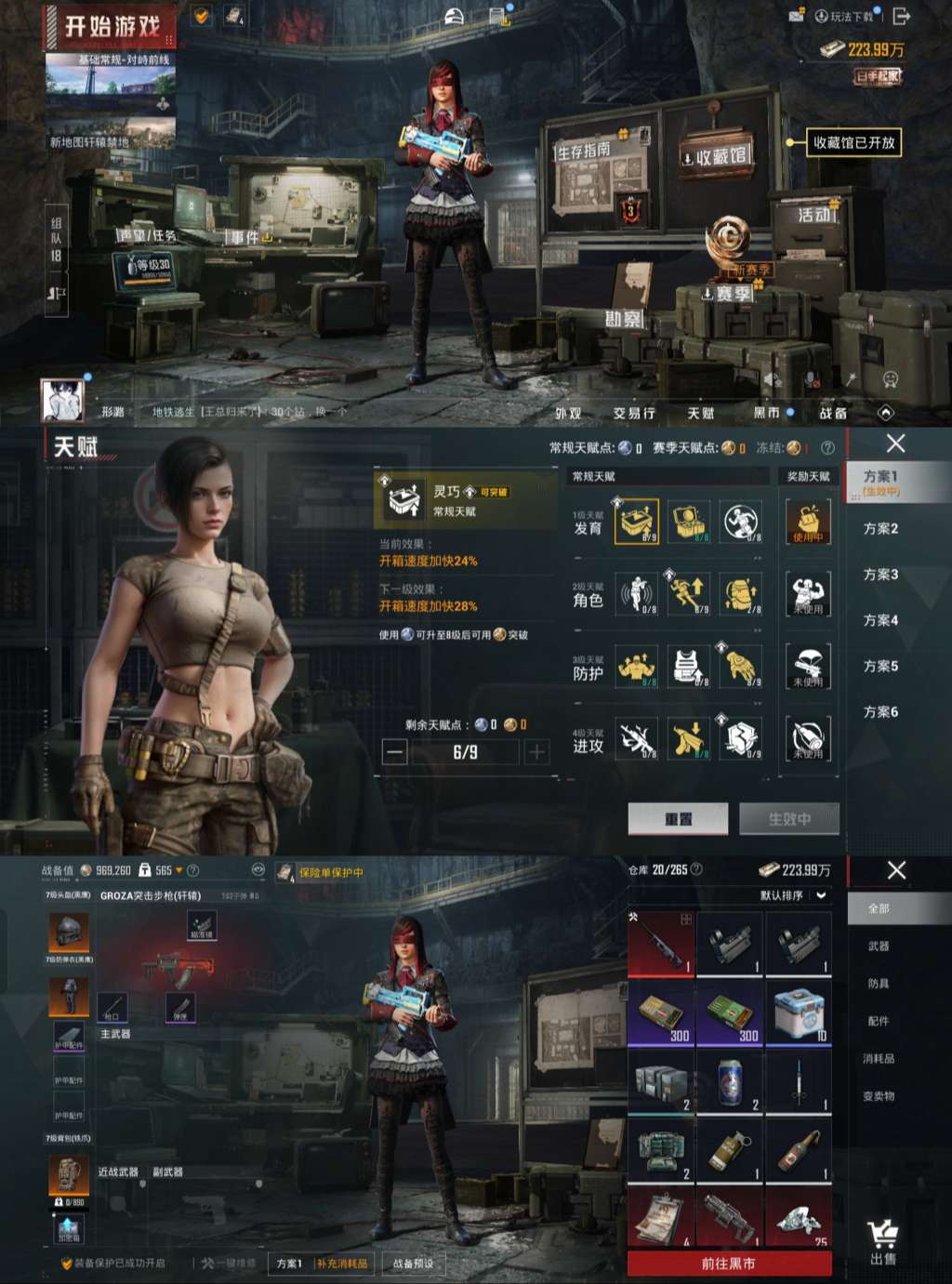This screenshot has height=1284, width=952.
Task: Open the 外观 appearance menu
Action: tap(568, 413)
